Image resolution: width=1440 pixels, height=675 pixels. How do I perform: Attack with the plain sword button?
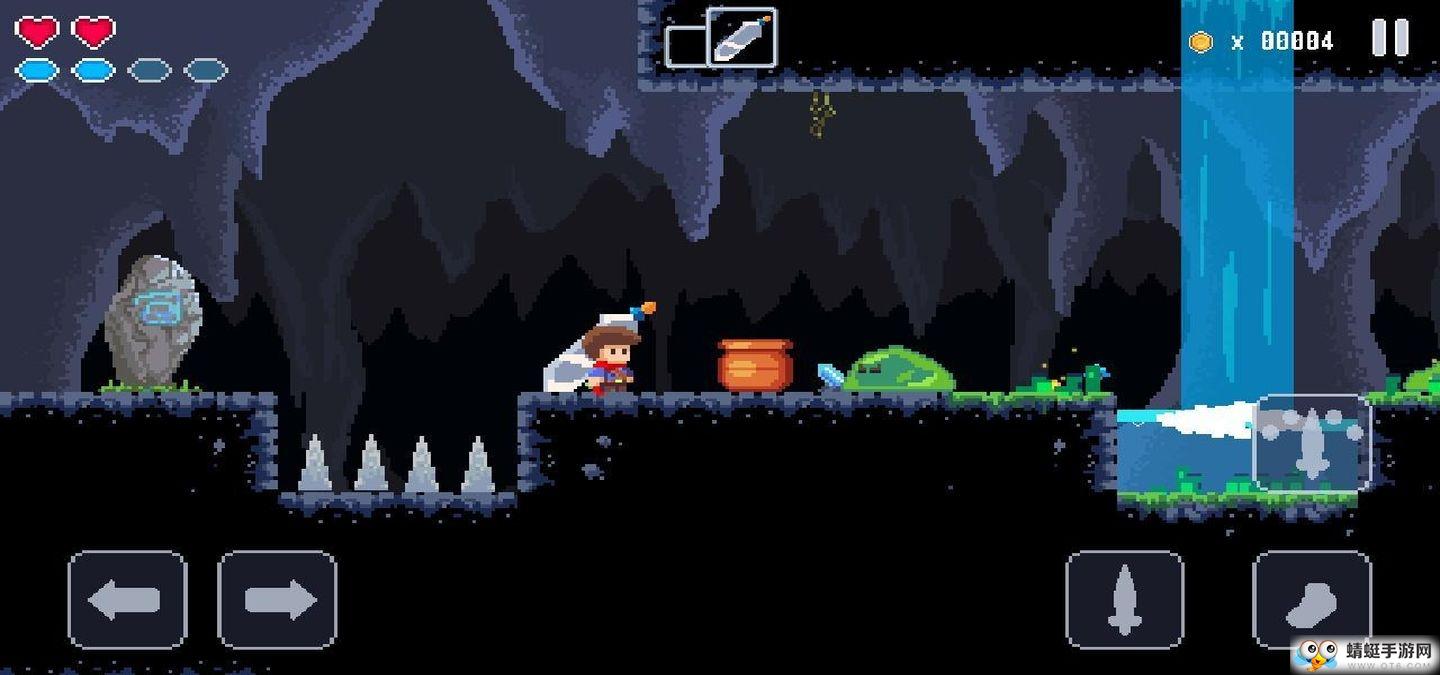click(1125, 600)
